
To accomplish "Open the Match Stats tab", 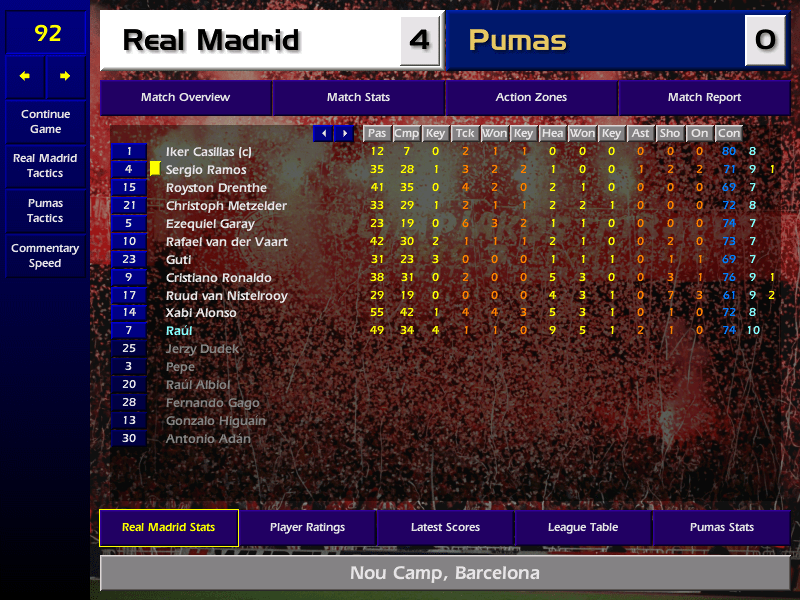I will click(358, 98).
